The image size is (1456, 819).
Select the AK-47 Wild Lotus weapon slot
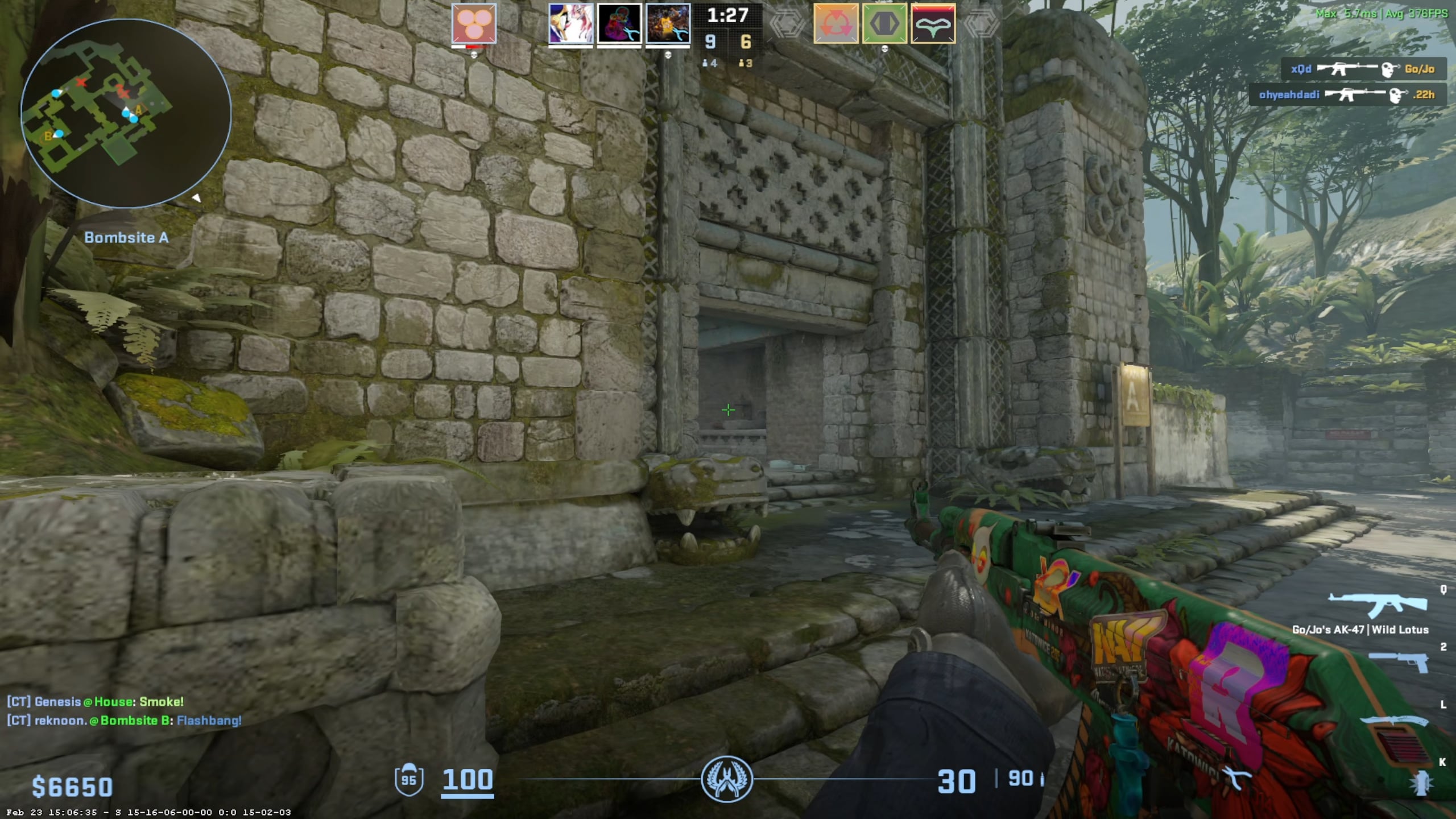coord(1377,605)
